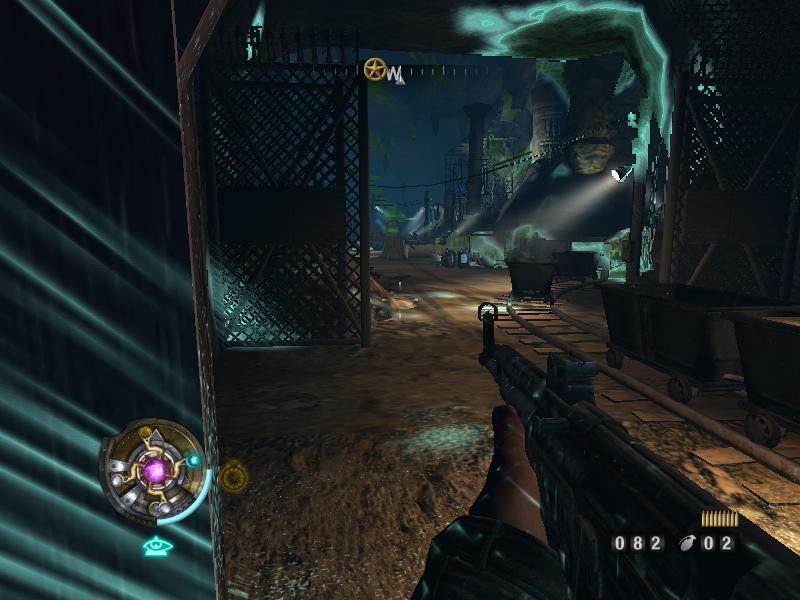Select the grenade icon
The image size is (800, 600).
(687, 543)
